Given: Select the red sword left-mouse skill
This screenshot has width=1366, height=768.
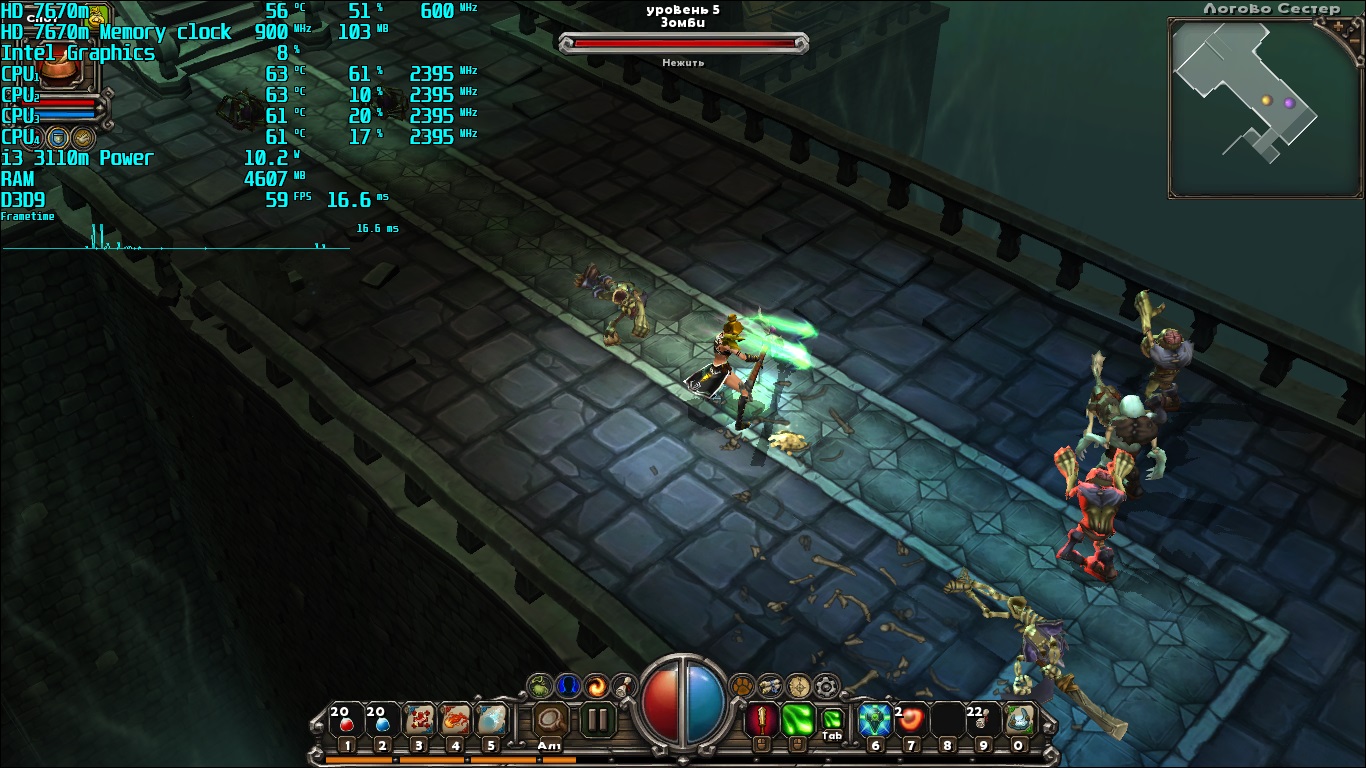Looking at the screenshot, I should coord(762,720).
